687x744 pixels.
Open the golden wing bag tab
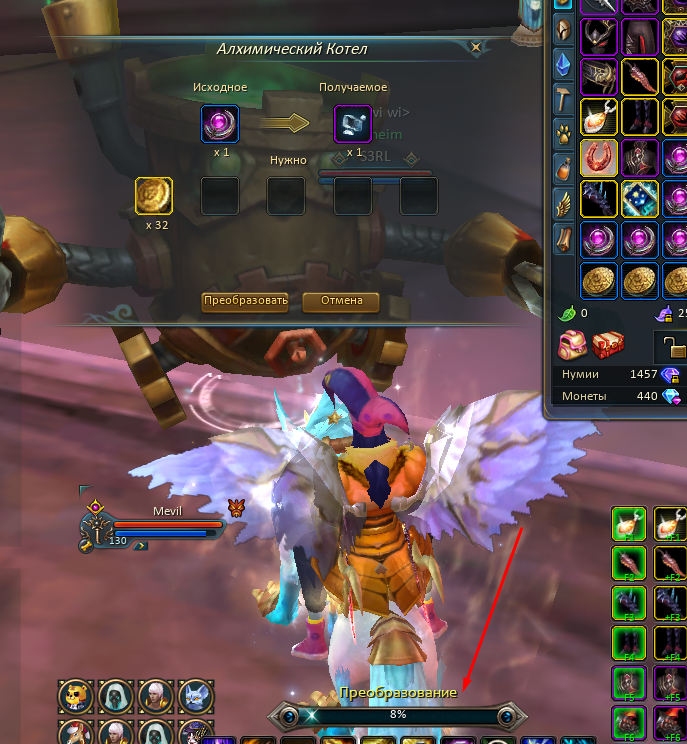tap(564, 202)
